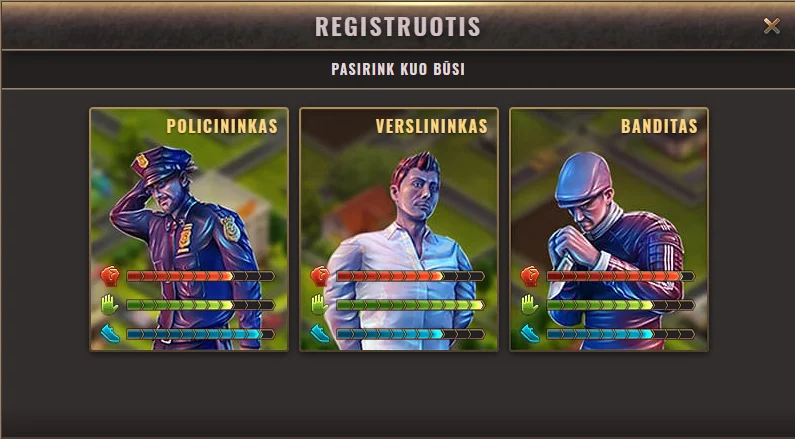Close the Registruotis window
The height and width of the screenshot is (439, 795).
pos(771,26)
